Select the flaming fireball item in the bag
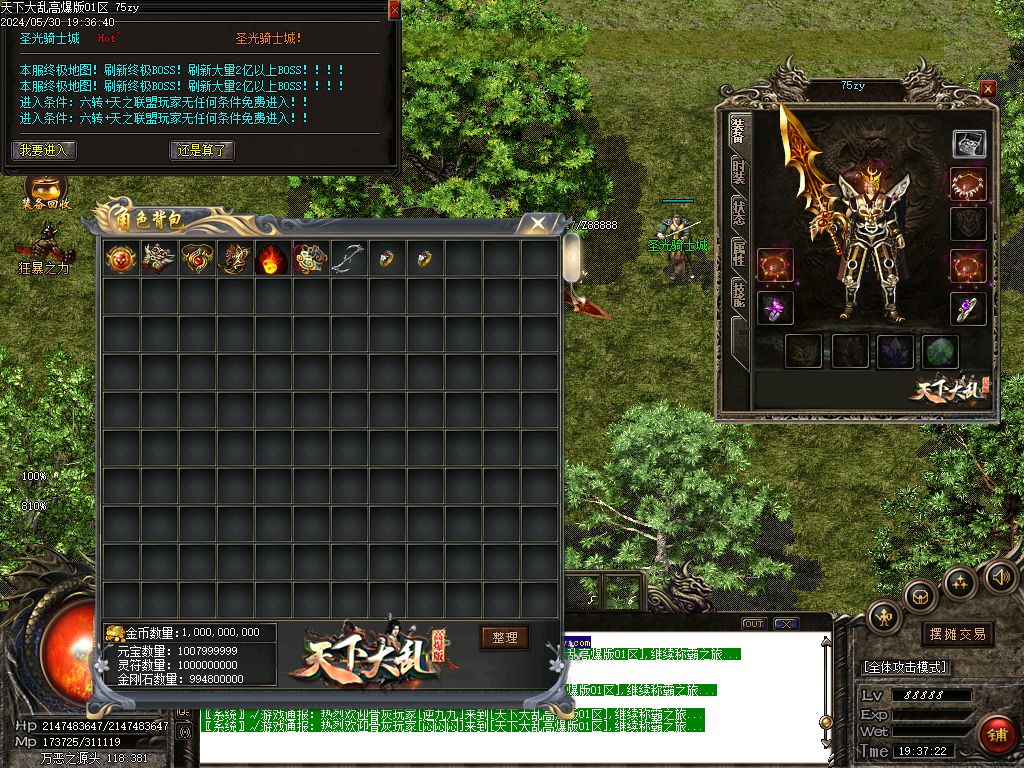 (272, 259)
